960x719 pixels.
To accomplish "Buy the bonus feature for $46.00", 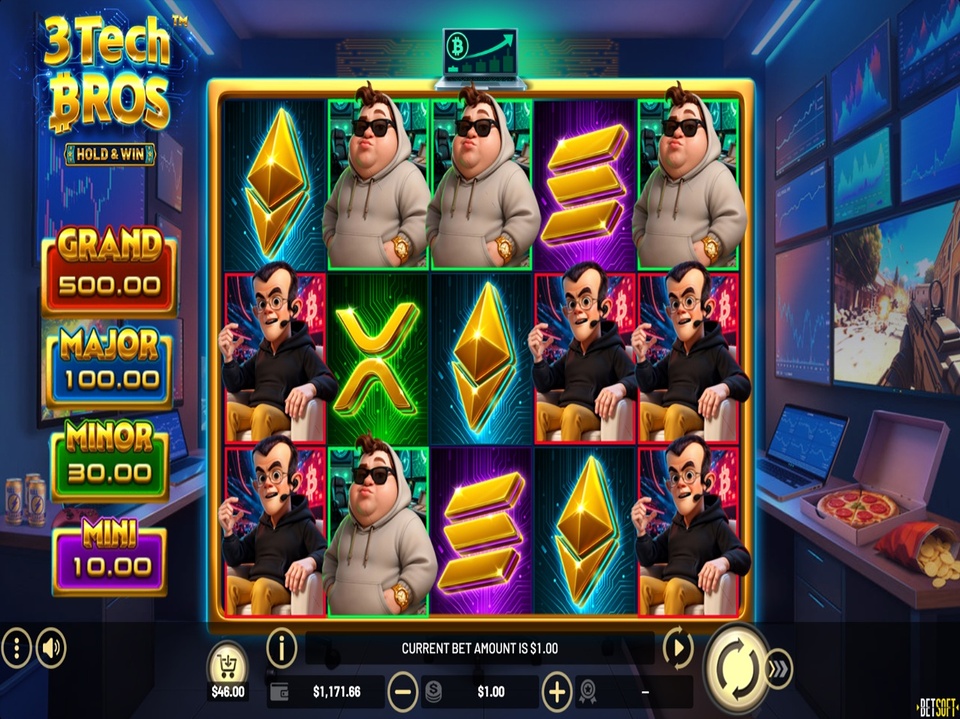I will click(228, 666).
